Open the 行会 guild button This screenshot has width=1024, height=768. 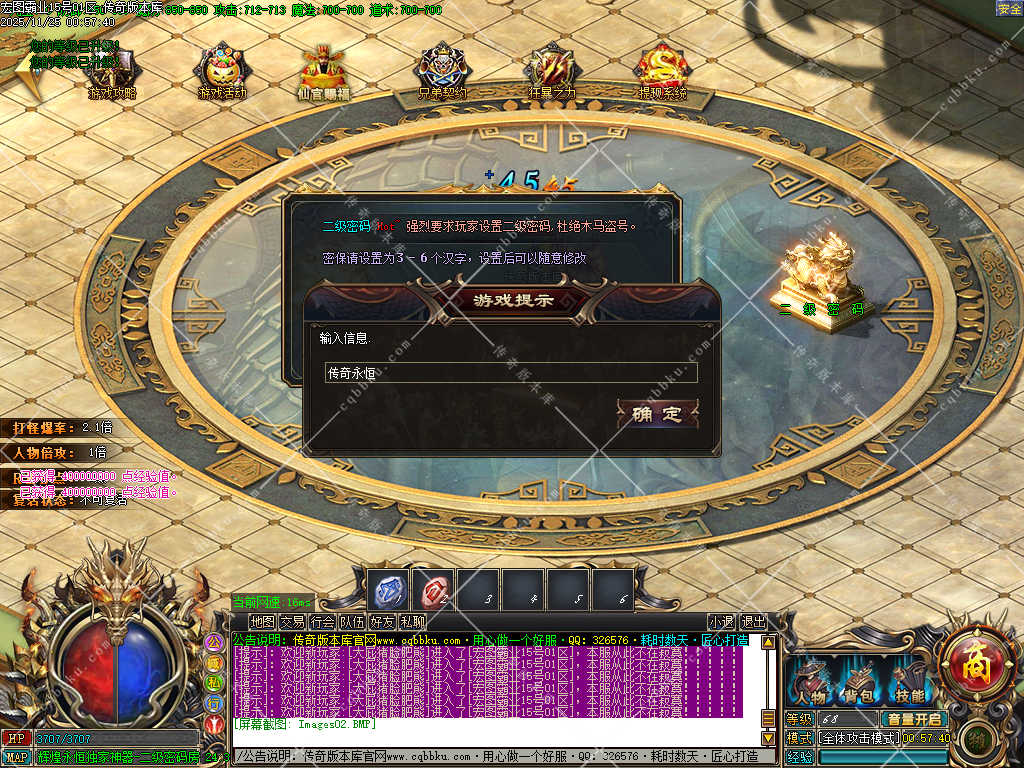pos(322,622)
